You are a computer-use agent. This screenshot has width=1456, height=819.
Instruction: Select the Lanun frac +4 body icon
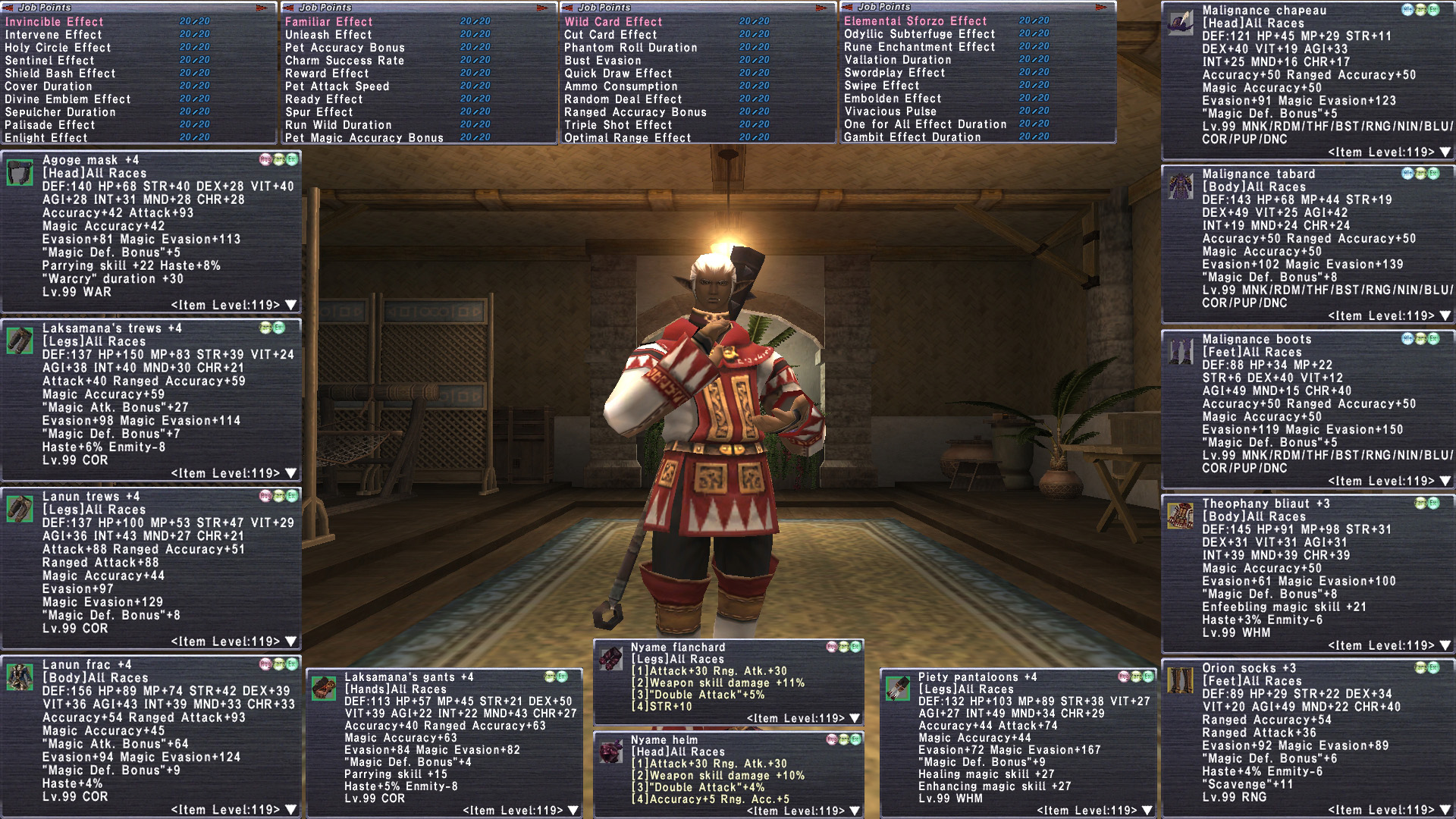[20, 676]
